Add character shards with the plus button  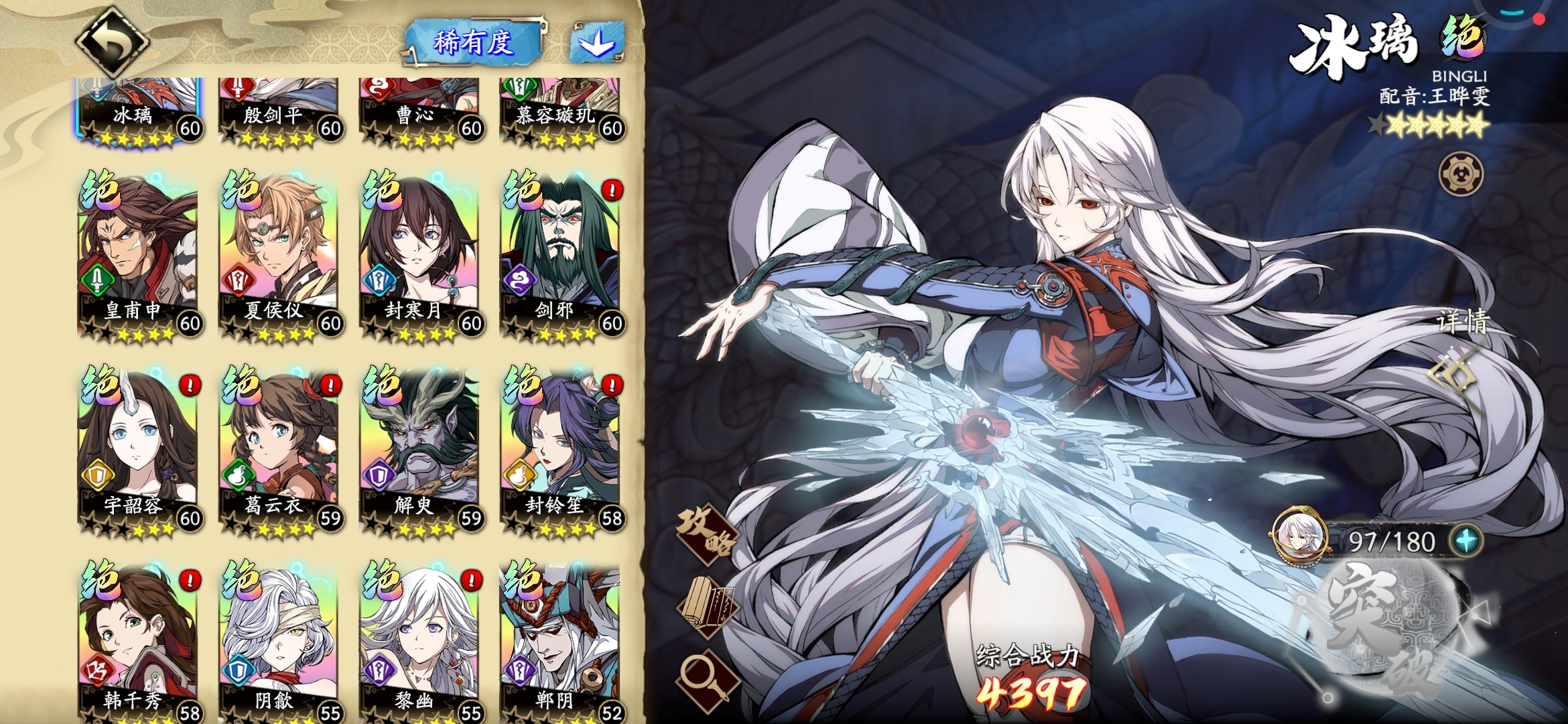pyautogui.click(x=1466, y=540)
